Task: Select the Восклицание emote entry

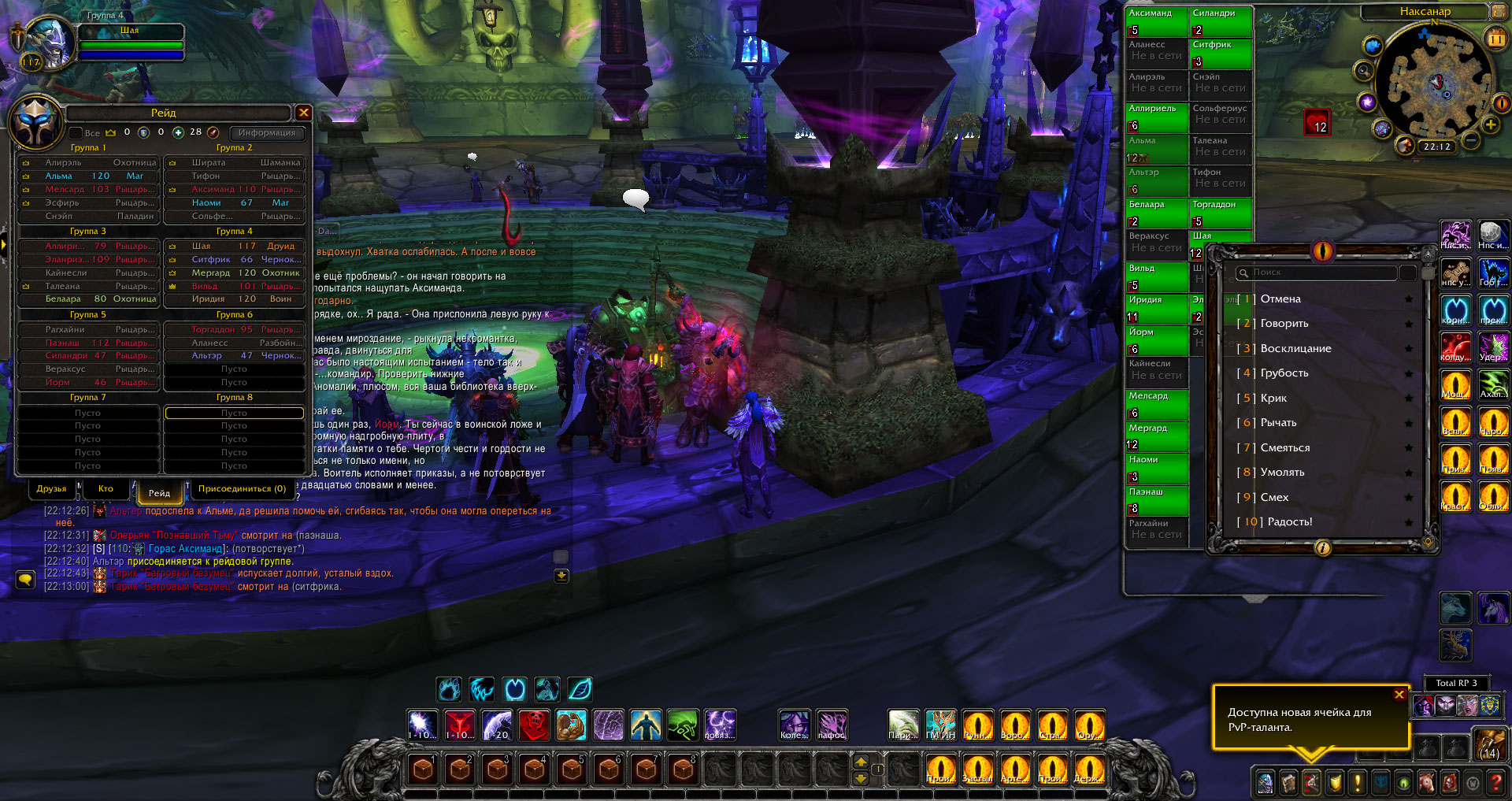Action: (1295, 349)
